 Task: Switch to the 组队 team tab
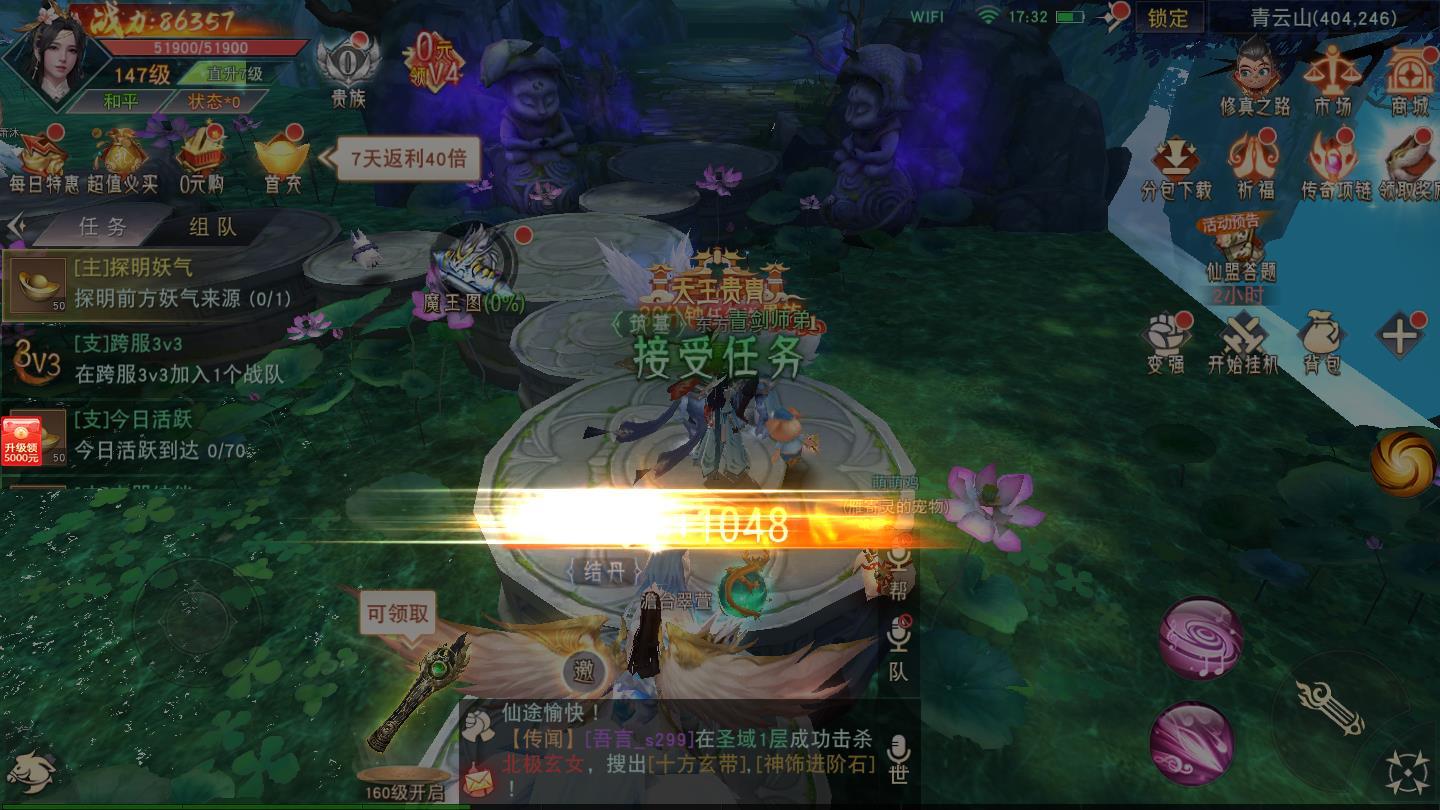click(210, 227)
